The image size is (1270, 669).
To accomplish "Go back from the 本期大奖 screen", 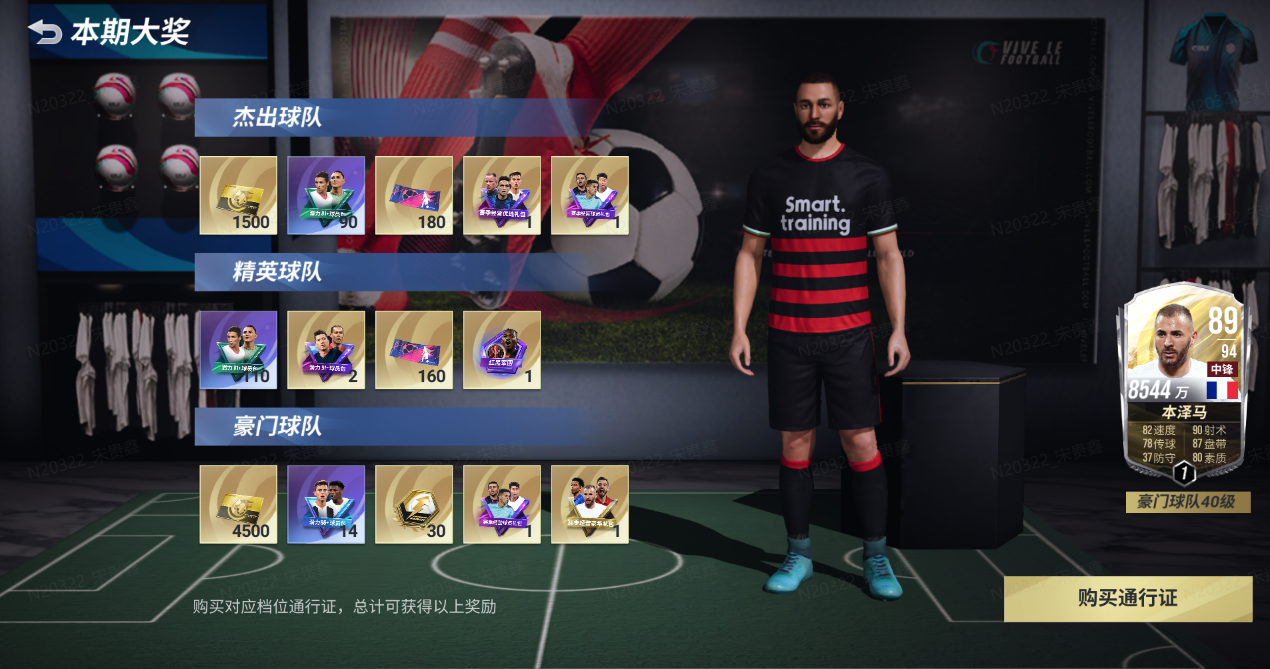I will 45,32.
